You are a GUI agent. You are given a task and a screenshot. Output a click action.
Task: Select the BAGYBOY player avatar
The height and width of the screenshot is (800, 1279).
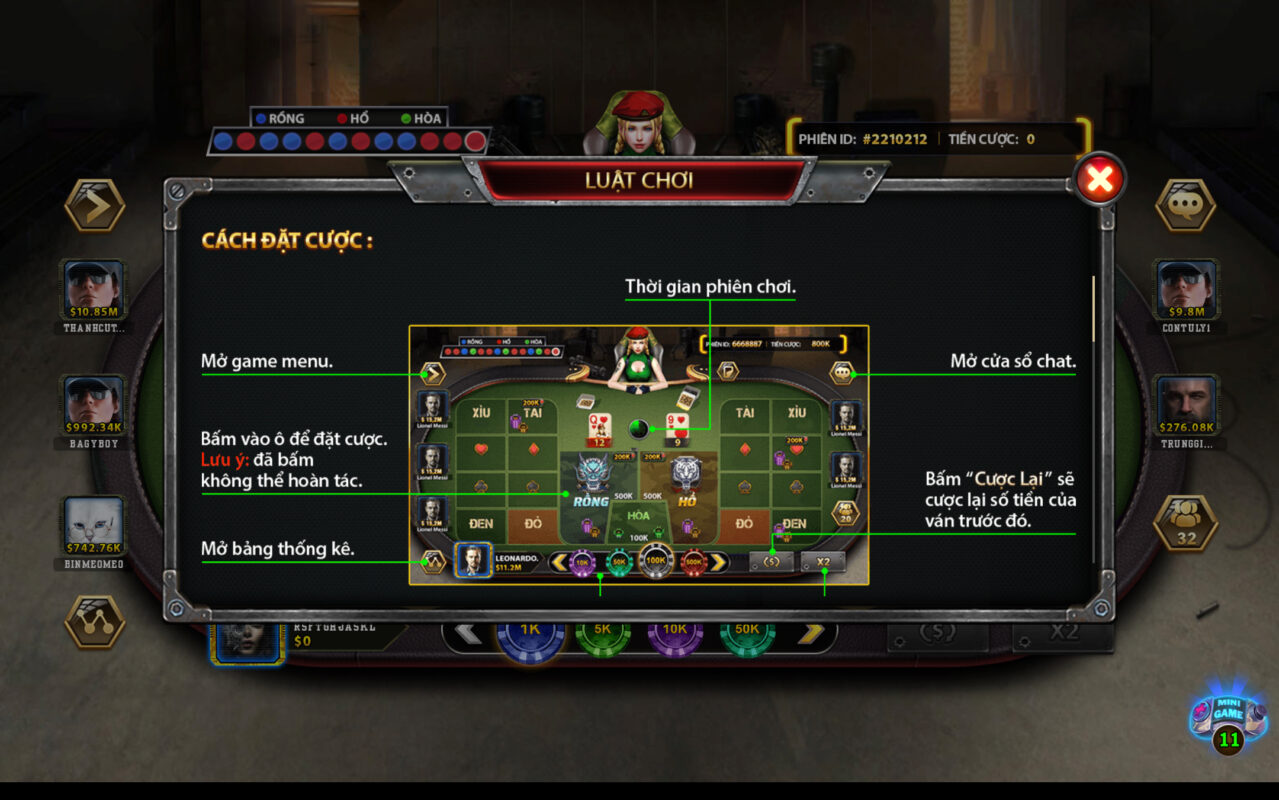pos(94,405)
